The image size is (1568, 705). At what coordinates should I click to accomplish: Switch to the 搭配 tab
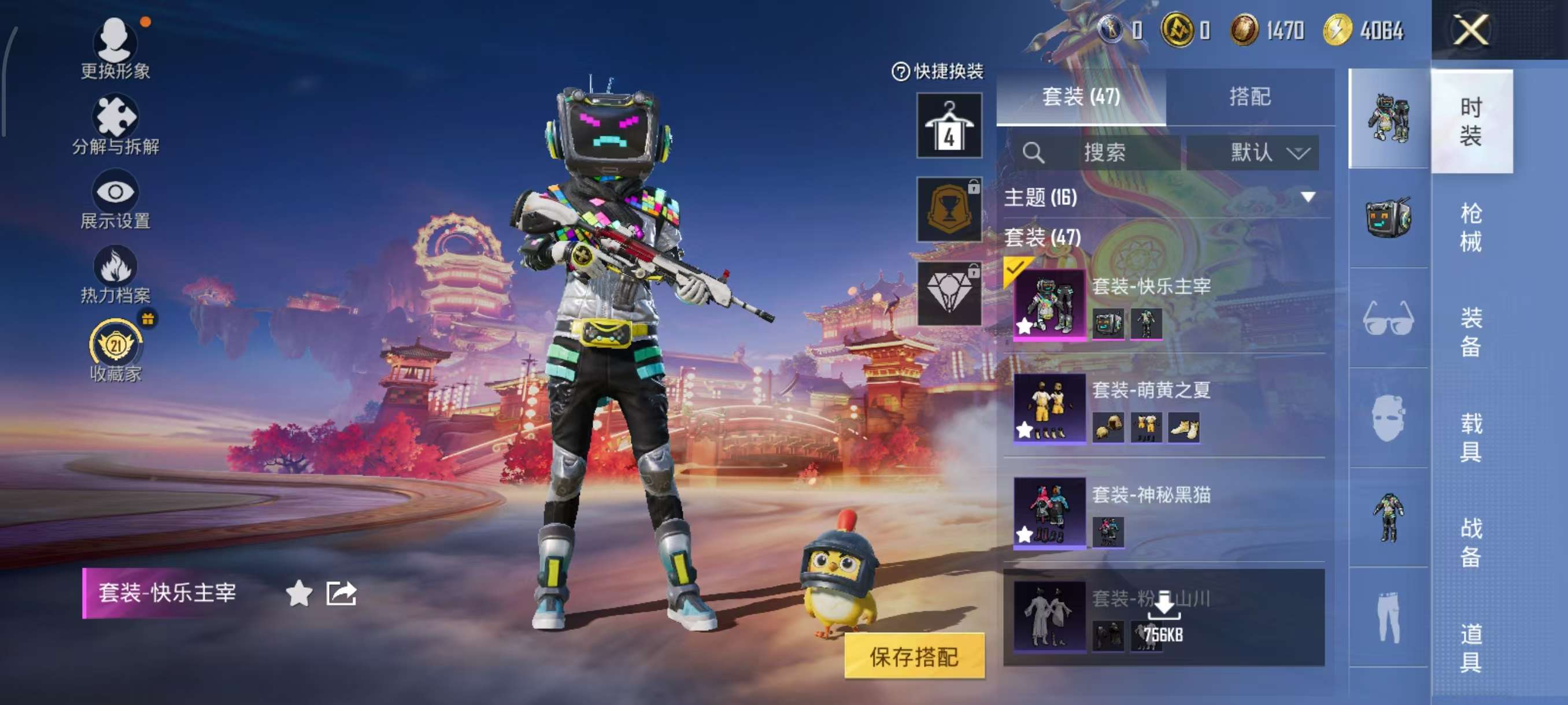point(1249,96)
